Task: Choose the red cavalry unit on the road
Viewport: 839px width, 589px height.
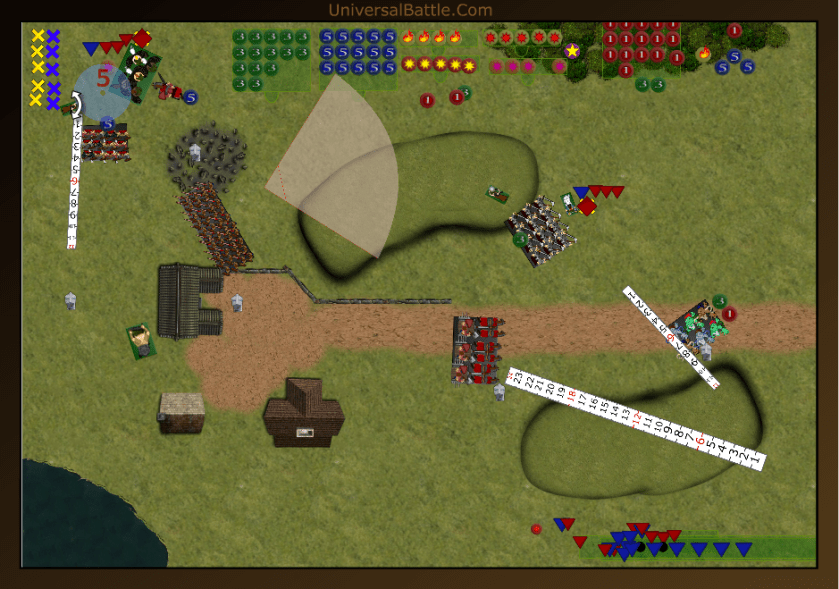Action: click(x=476, y=350)
